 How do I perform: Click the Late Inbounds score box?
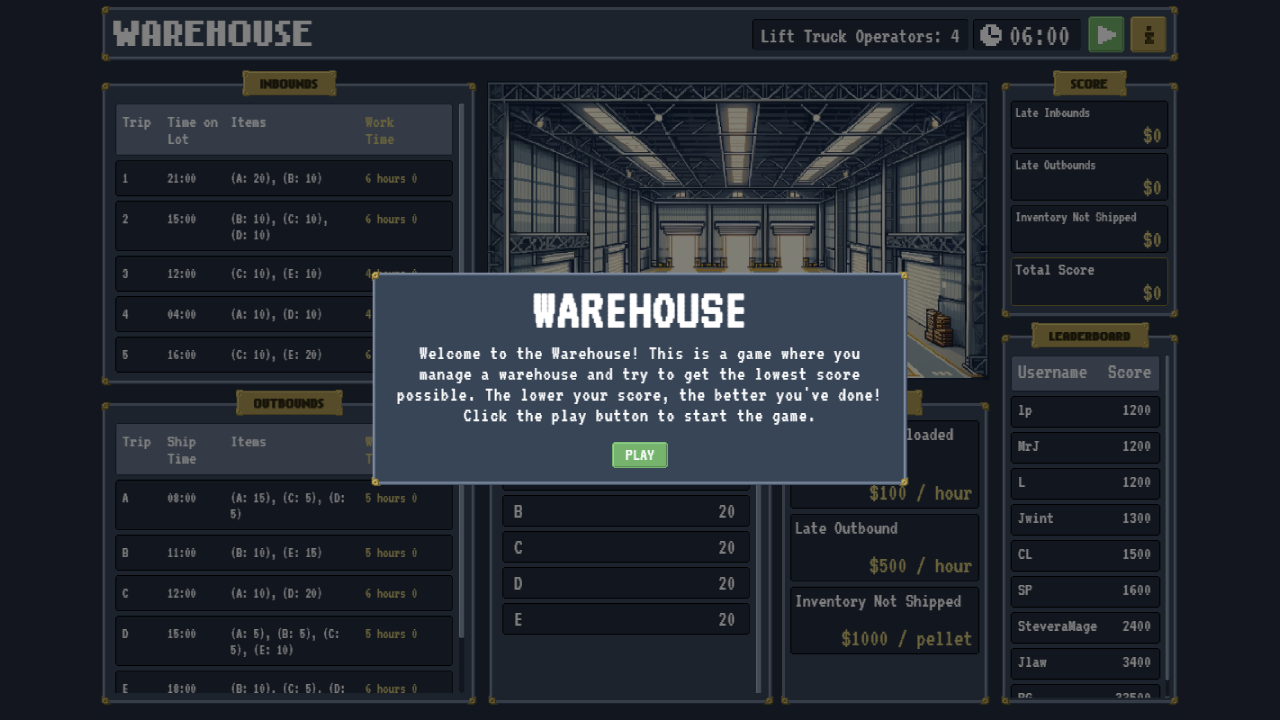tap(1088, 122)
